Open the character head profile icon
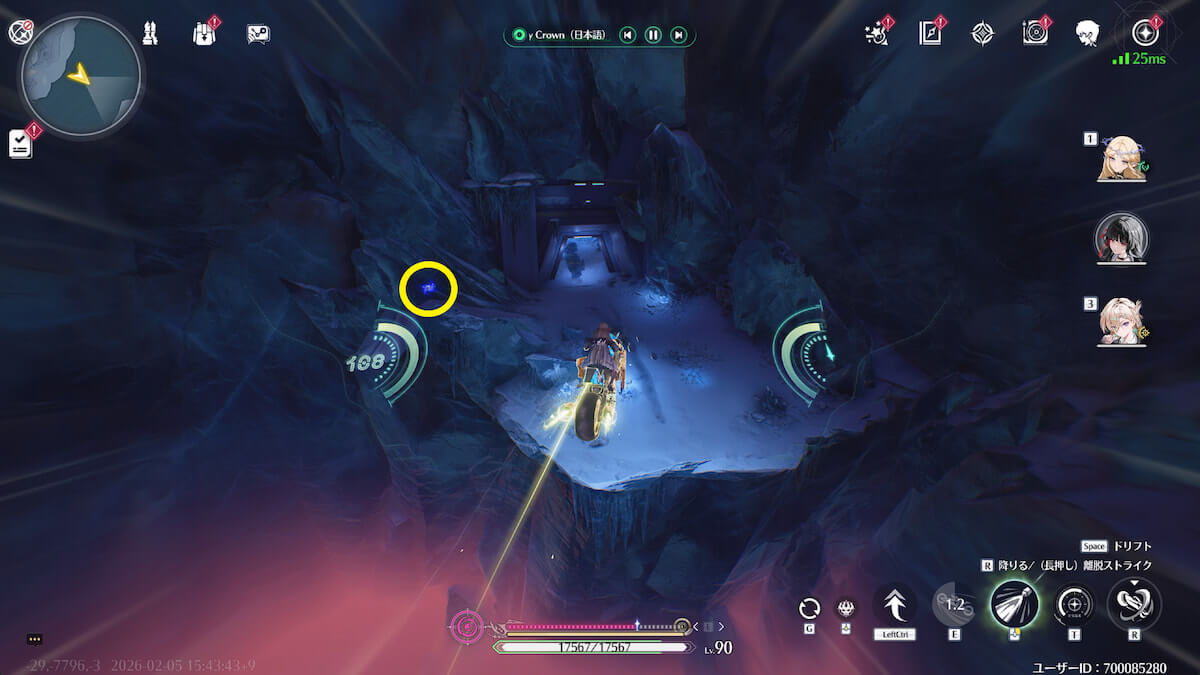 [x=1088, y=34]
